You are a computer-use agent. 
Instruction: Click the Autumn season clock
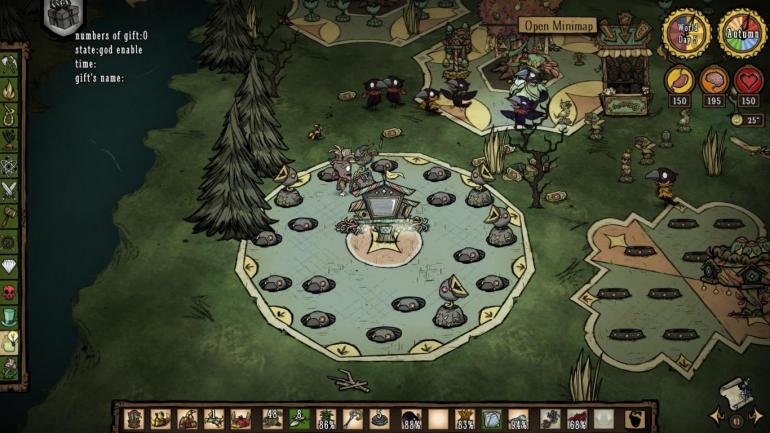pos(743,33)
